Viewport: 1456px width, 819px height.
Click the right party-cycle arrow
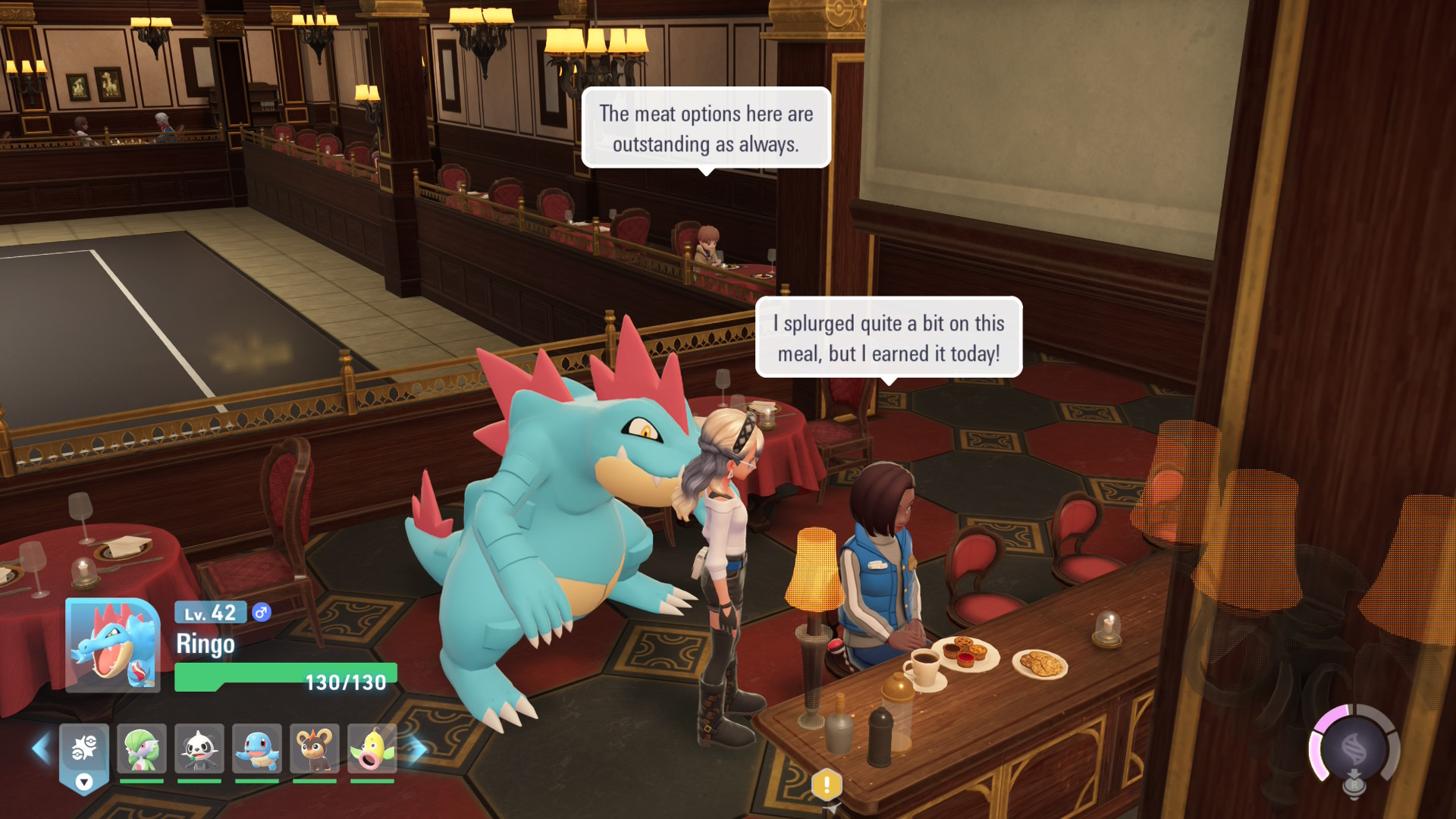pyautogui.click(x=416, y=748)
